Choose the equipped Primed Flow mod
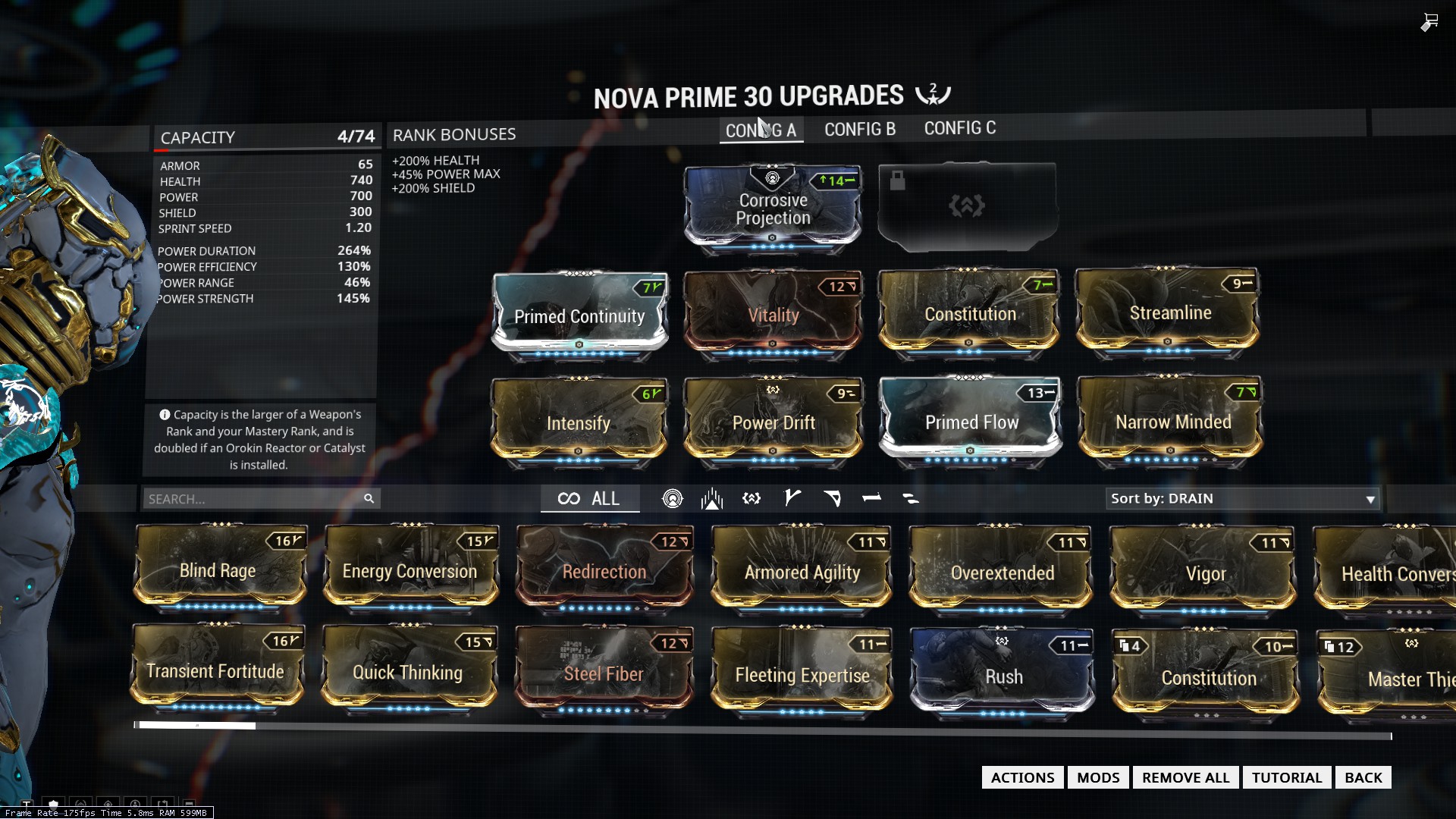The height and width of the screenshot is (819, 1456). (971, 421)
